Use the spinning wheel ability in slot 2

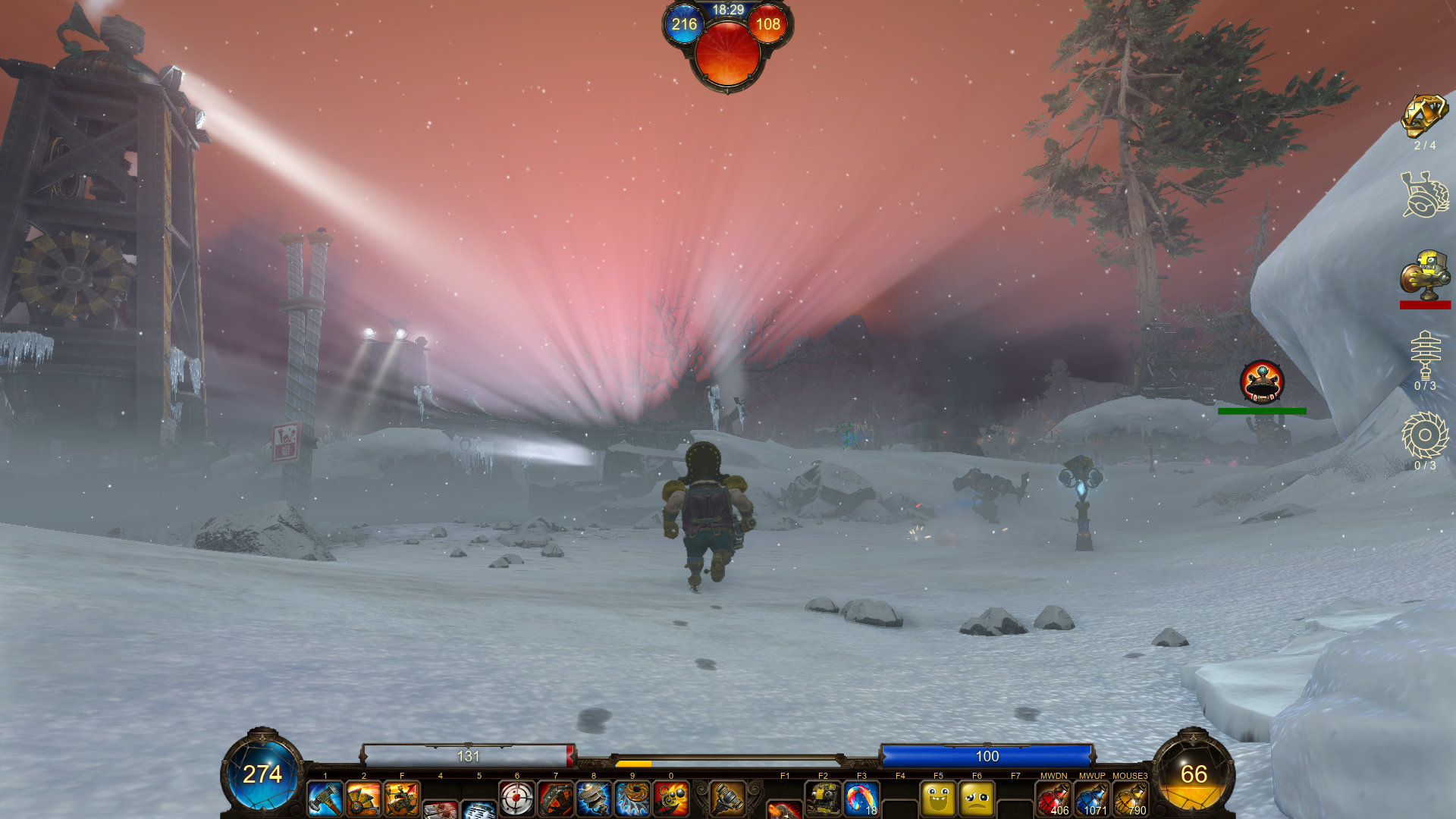[x=364, y=799]
